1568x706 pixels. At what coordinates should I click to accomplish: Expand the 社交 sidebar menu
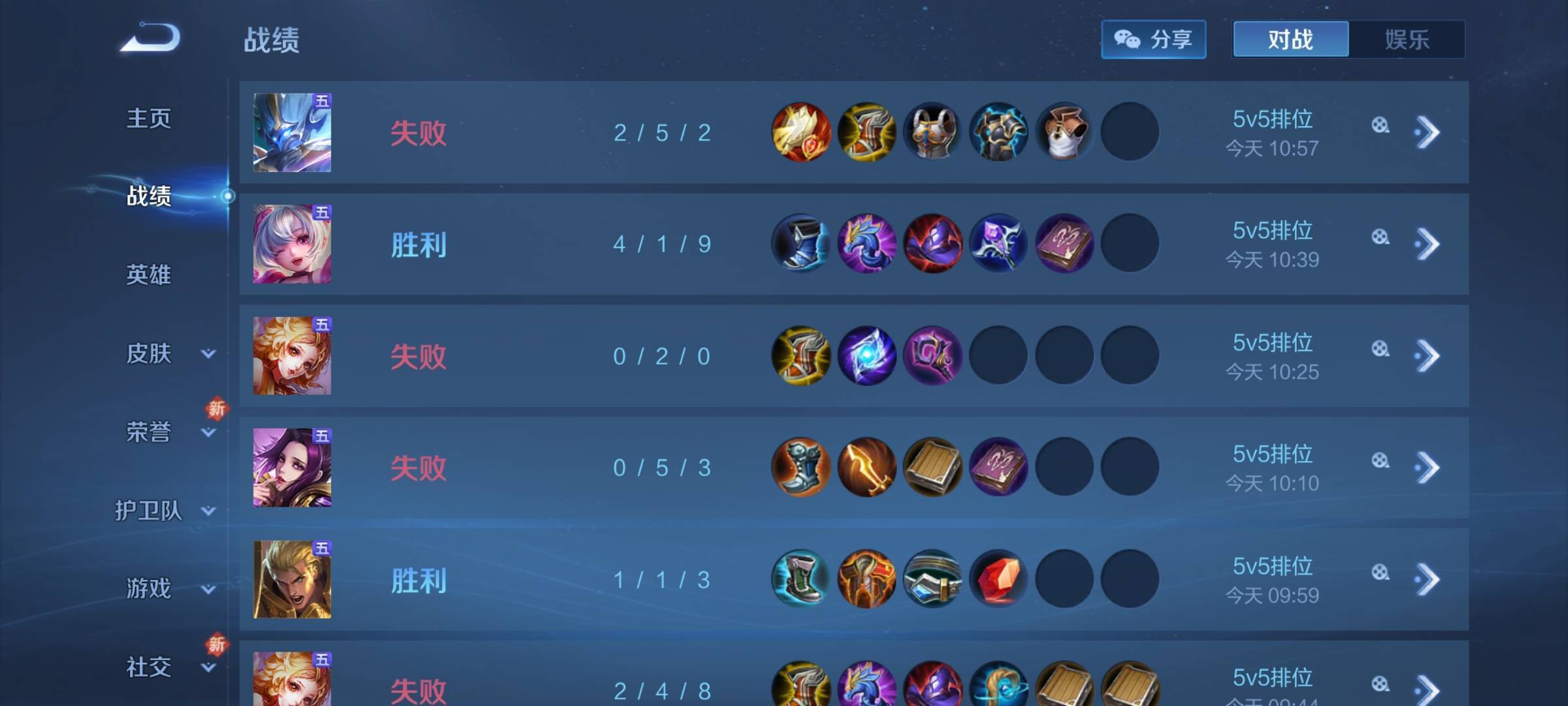(208, 667)
